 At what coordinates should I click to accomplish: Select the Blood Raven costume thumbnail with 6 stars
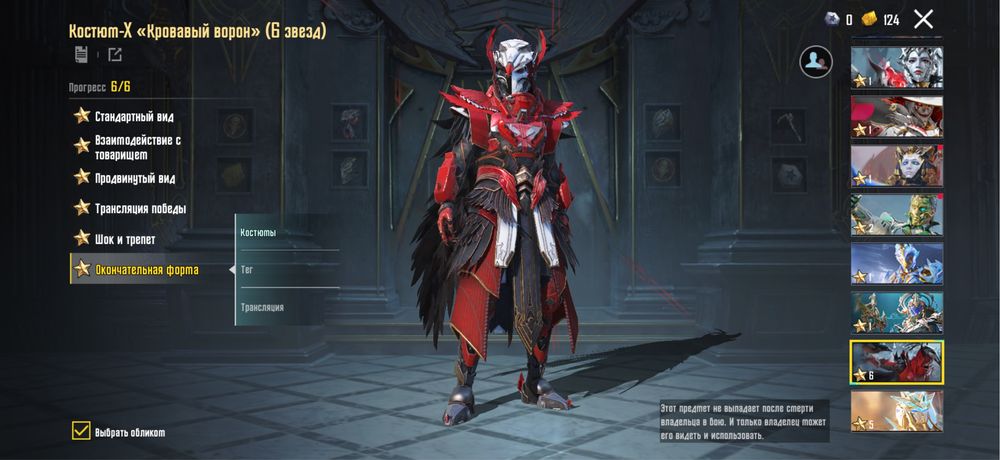(x=896, y=362)
